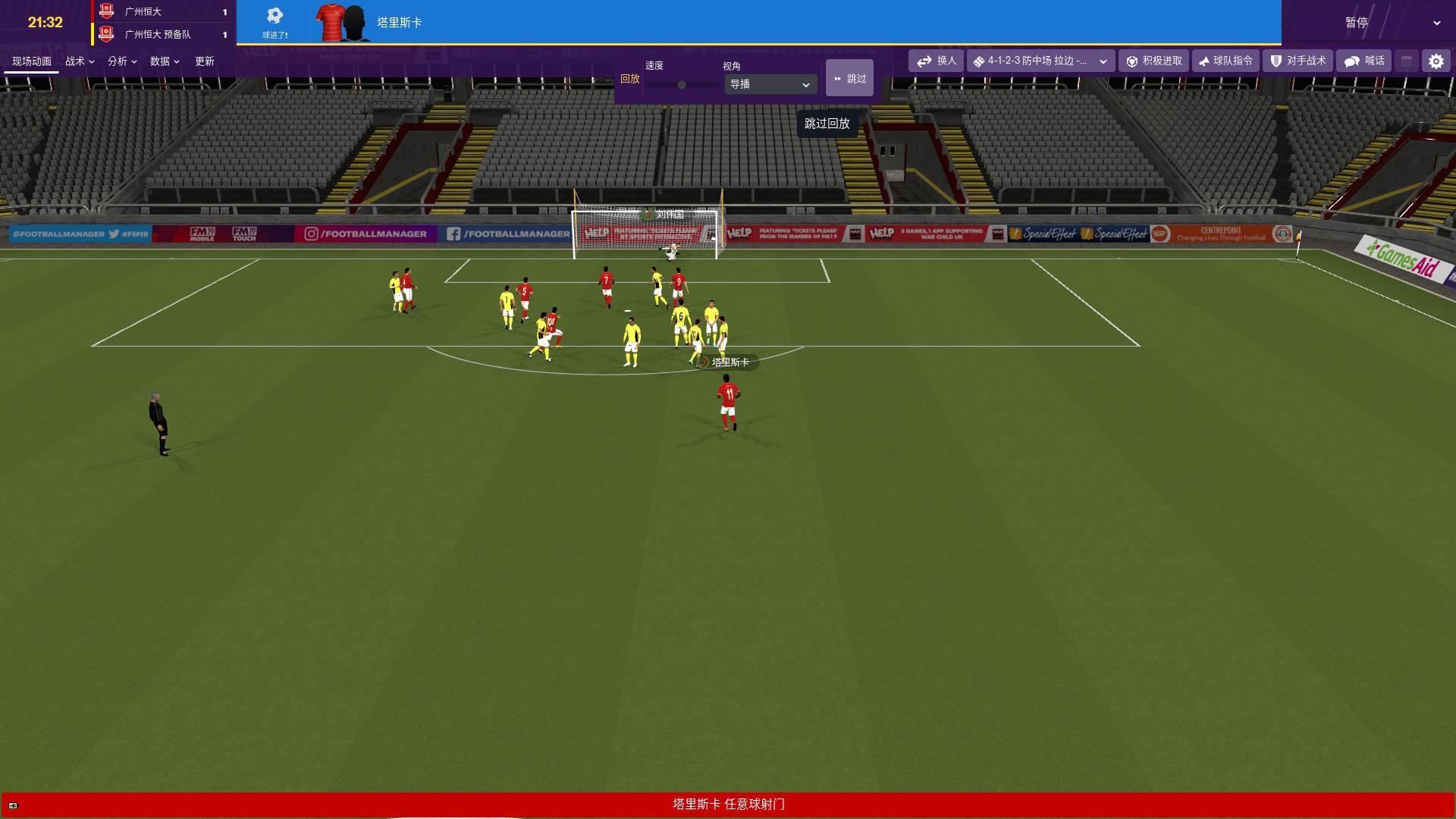Open 球队指令 team instructions
The image size is (1456, 819).
[x=1225, y=61]
